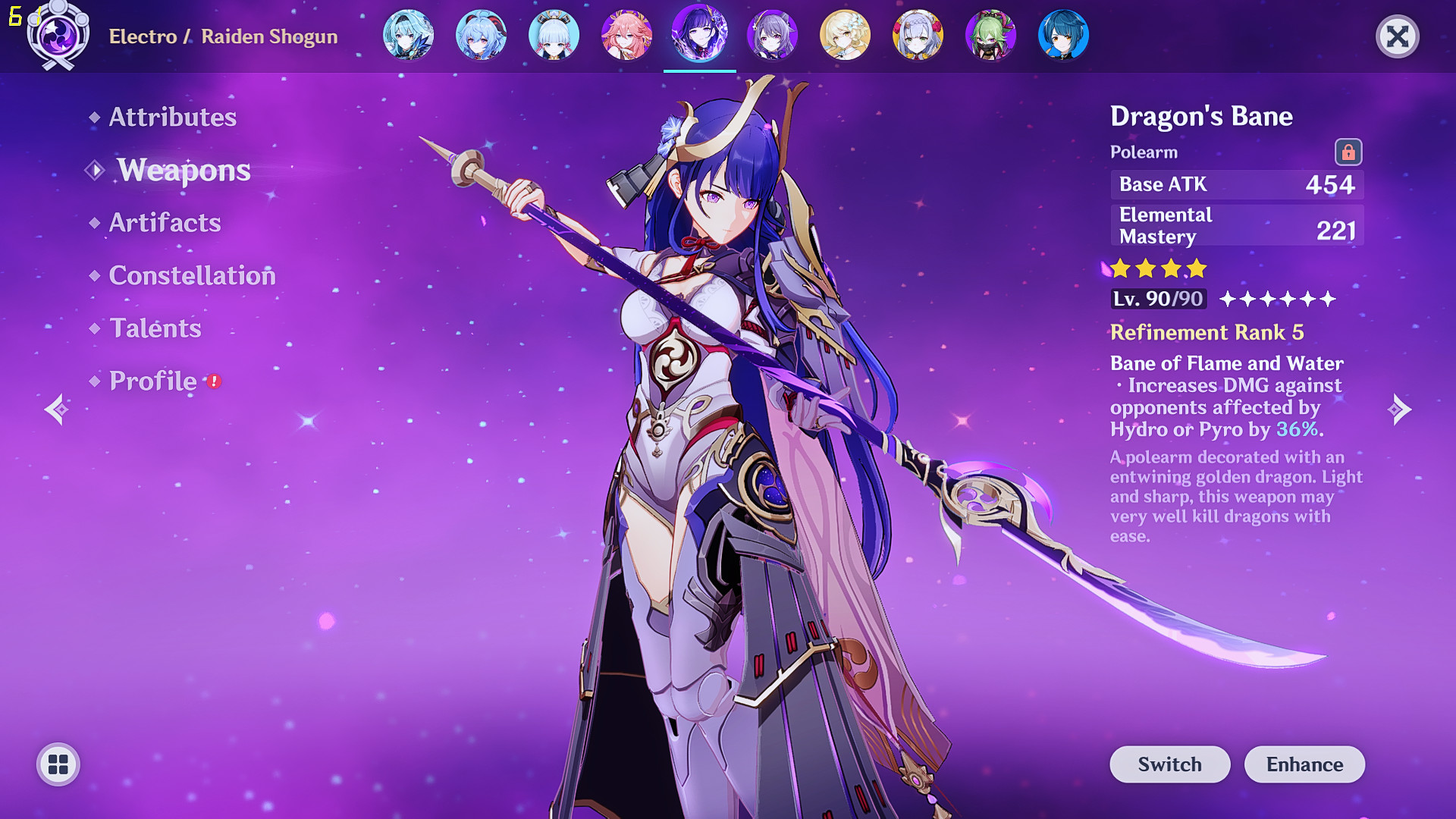Open Ayaka's character details
Screen dimensions: 1456x819
pyautogui.click(x=554, y=36)
